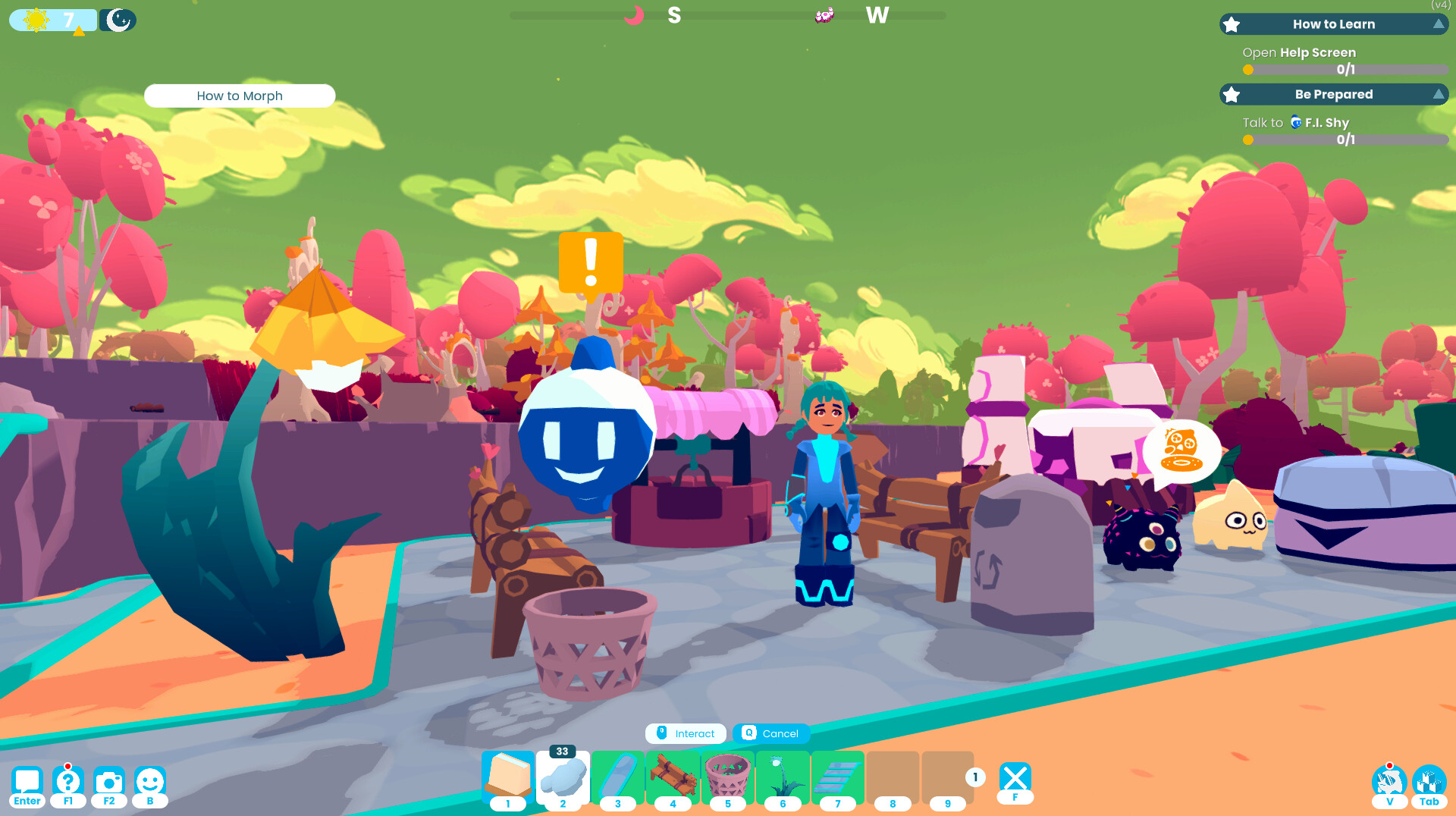Collapse the How to Learn quest panel
This screenshot has height=816, width=1456.
(x=1439, y=24)
